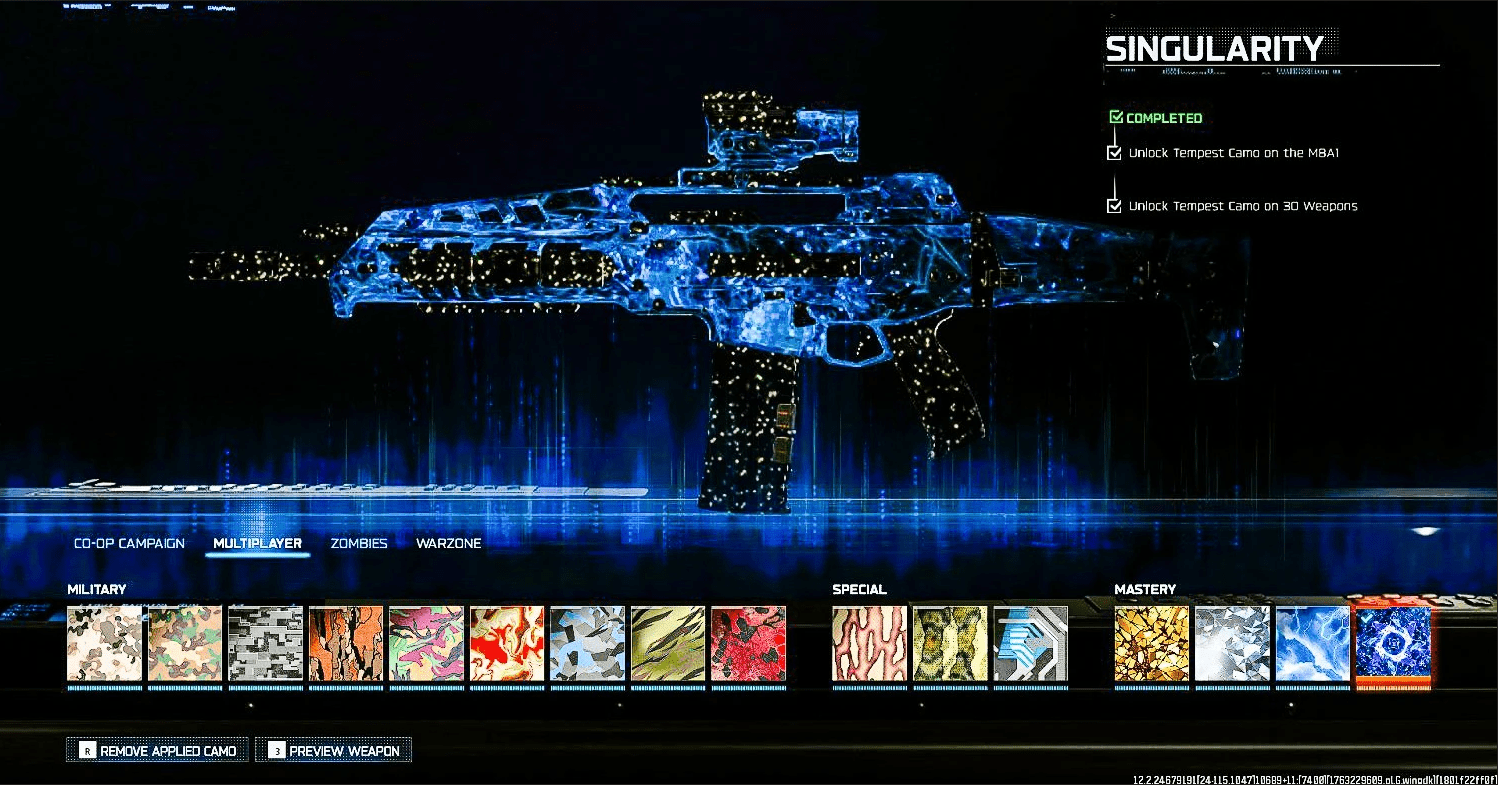1498x785 pixels.
Task: Select the blue lightning Mastery camo thumbnail
Action: [1313, 645]
